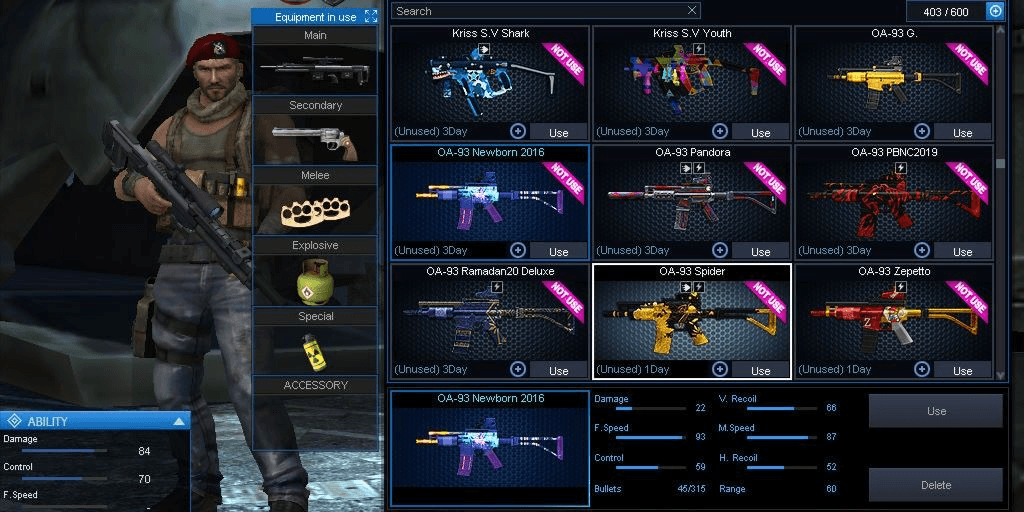Use the large Use button in details panel
The image size is (1024, 512).
[x=936, y=411]
